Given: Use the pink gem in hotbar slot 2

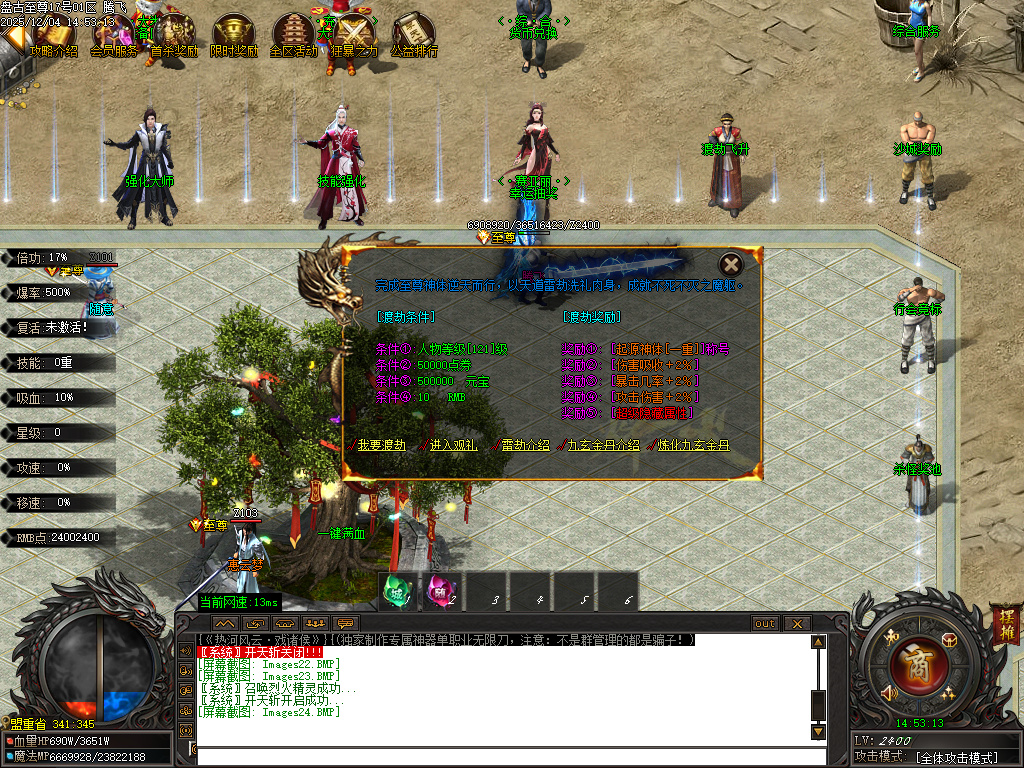Looking at the screenshot, I should pyautogui.click(x=440, y=591).
